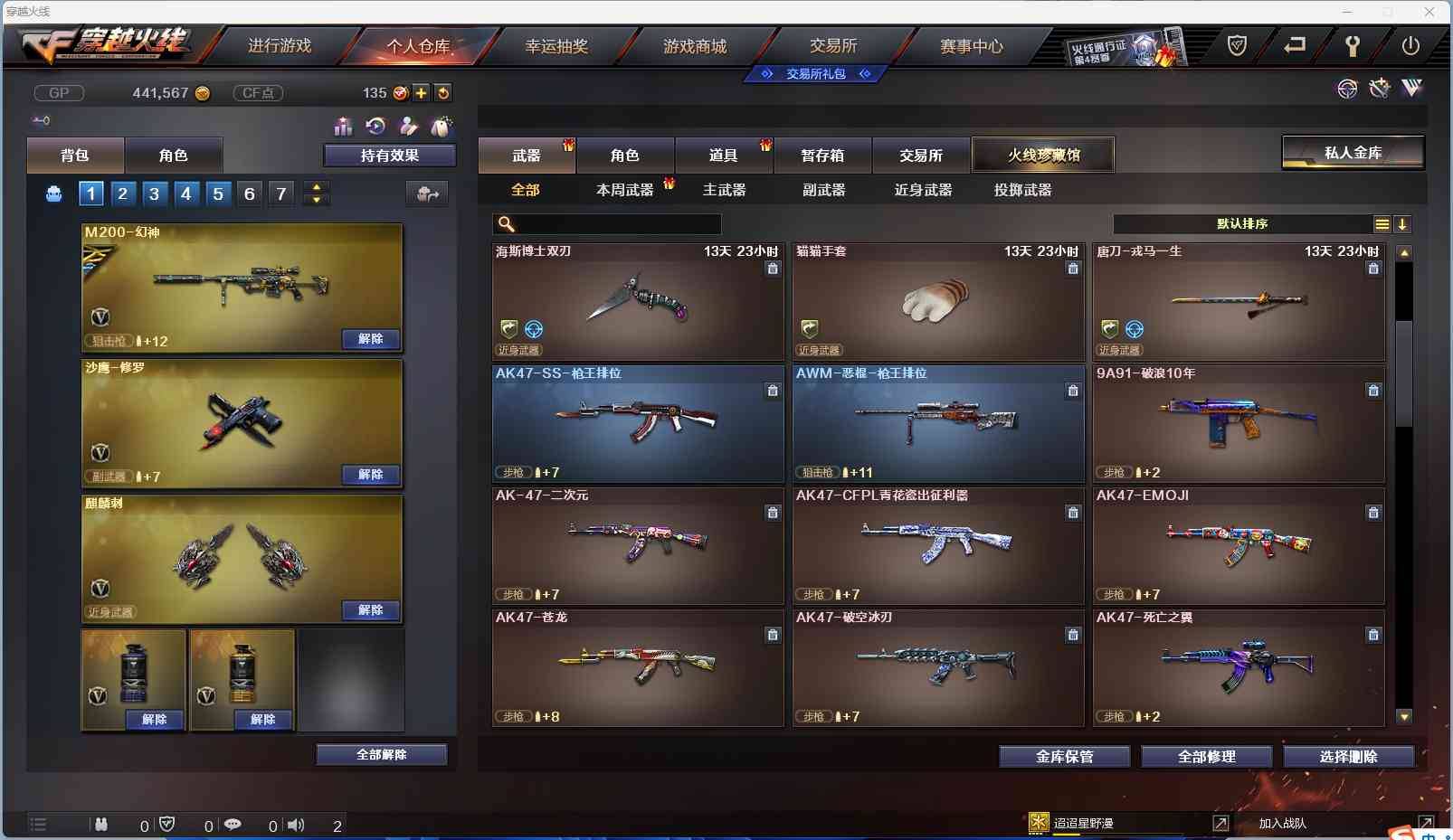Click the trash delete icon on 猫猫手套 card

1073,269
